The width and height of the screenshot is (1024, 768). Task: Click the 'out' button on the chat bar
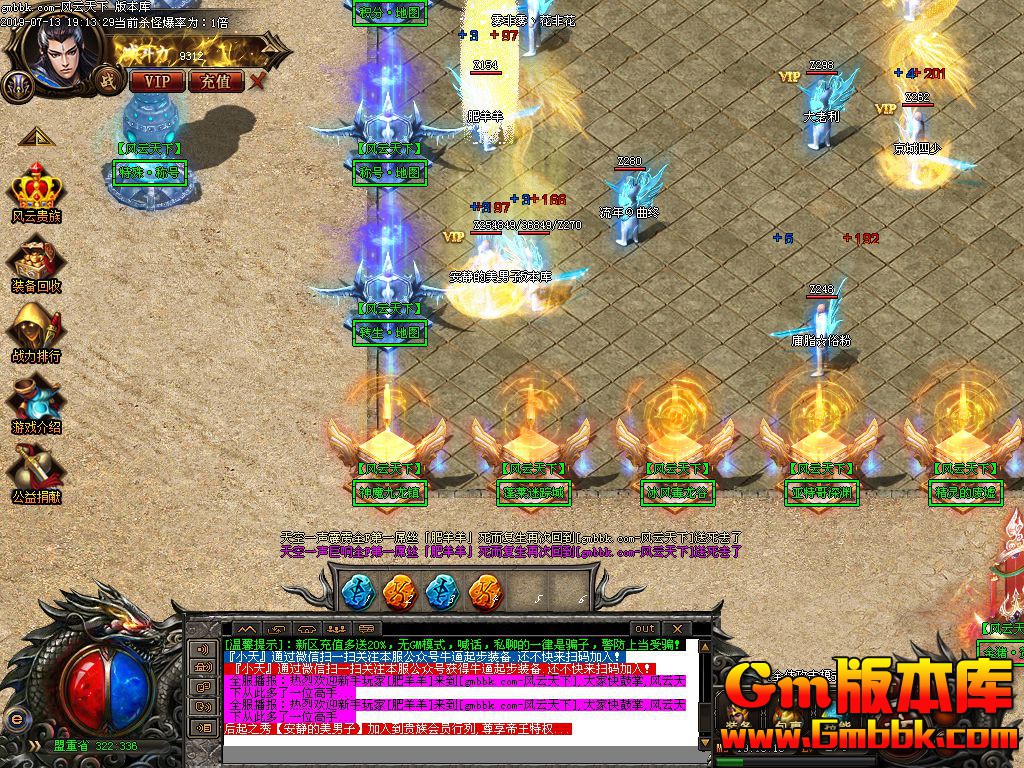[x=645, y=629]
